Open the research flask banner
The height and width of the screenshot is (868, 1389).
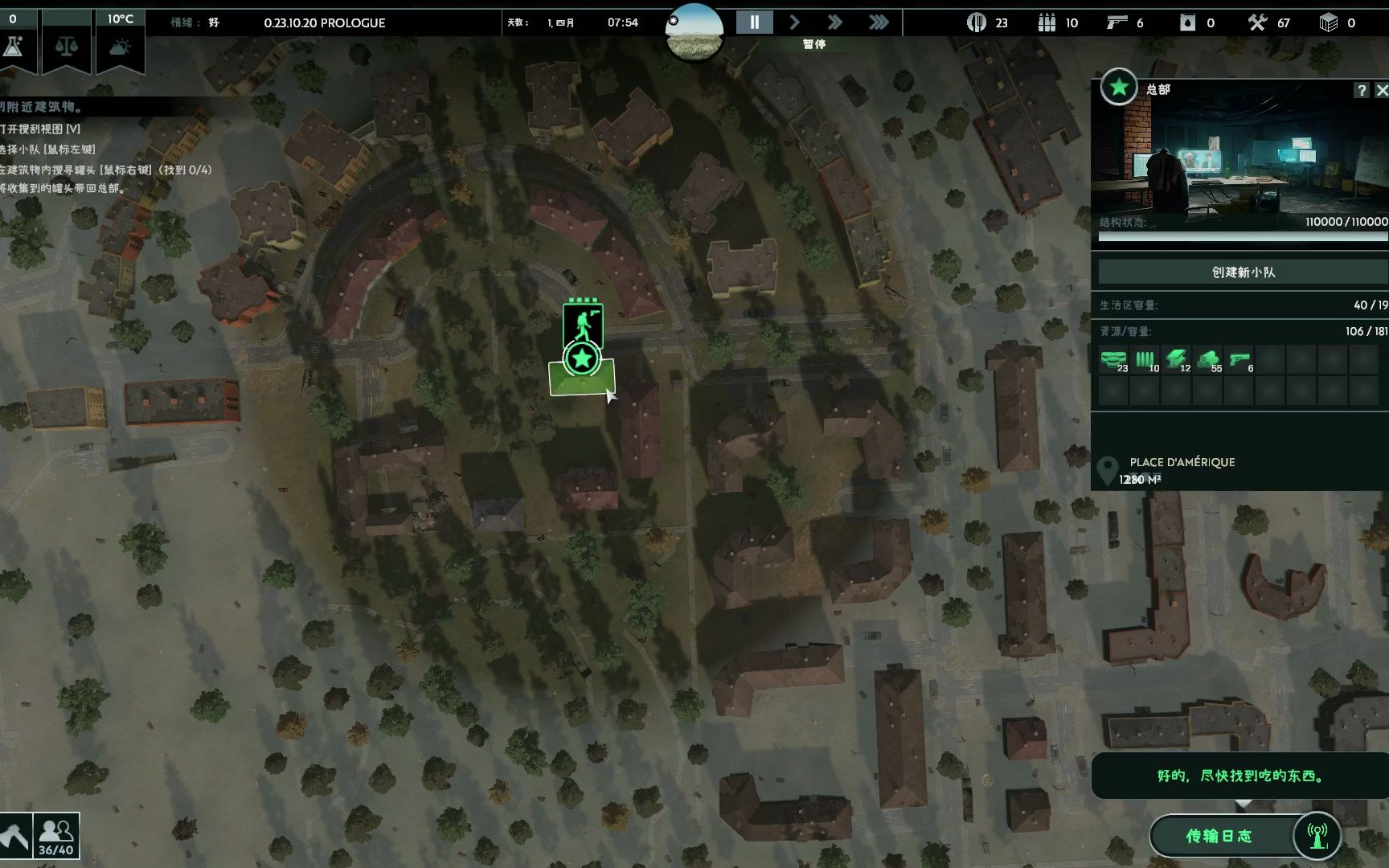pyautogui.click(x=14, y=47)
